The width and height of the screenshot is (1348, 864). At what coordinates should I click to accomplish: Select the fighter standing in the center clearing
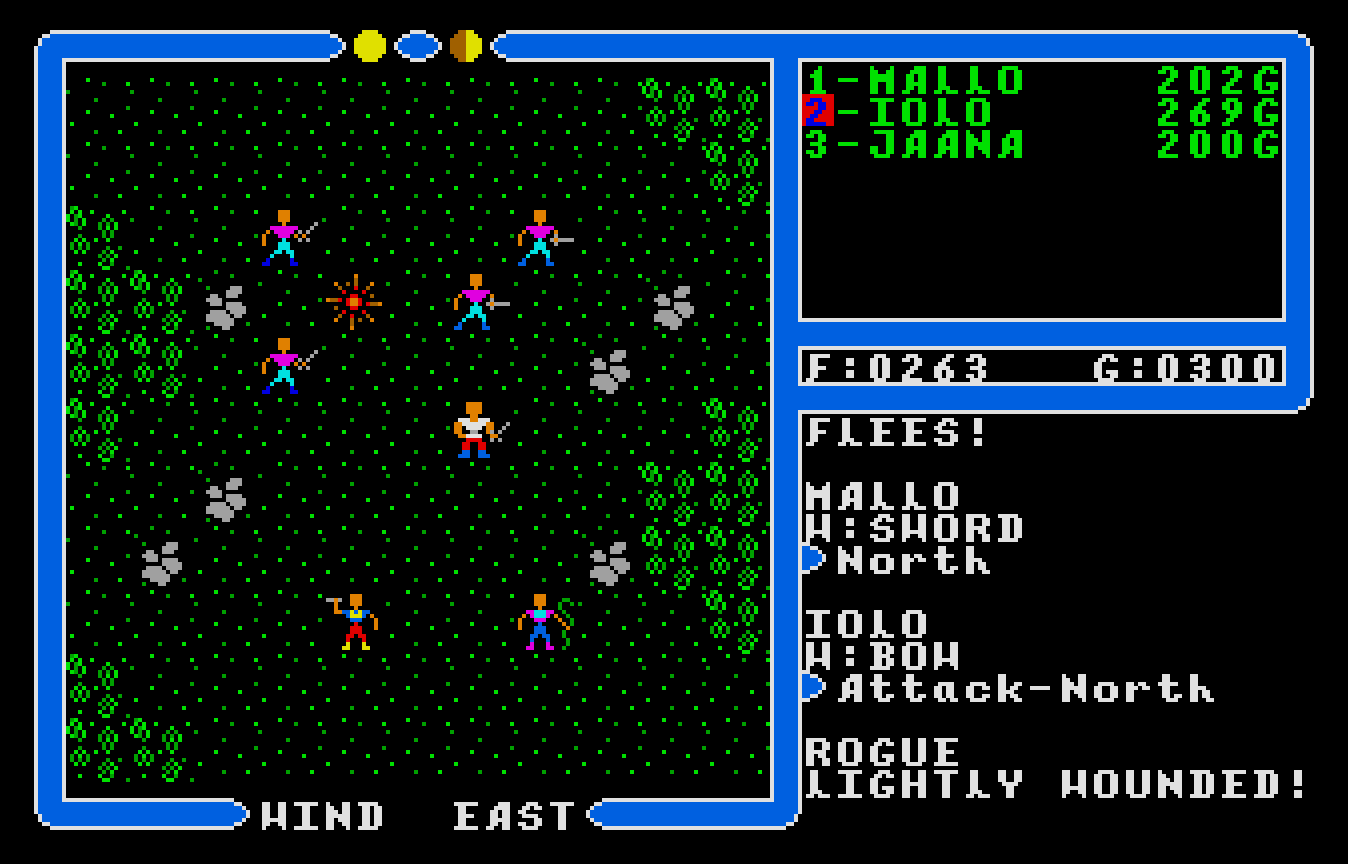click(x=473, y=430)
